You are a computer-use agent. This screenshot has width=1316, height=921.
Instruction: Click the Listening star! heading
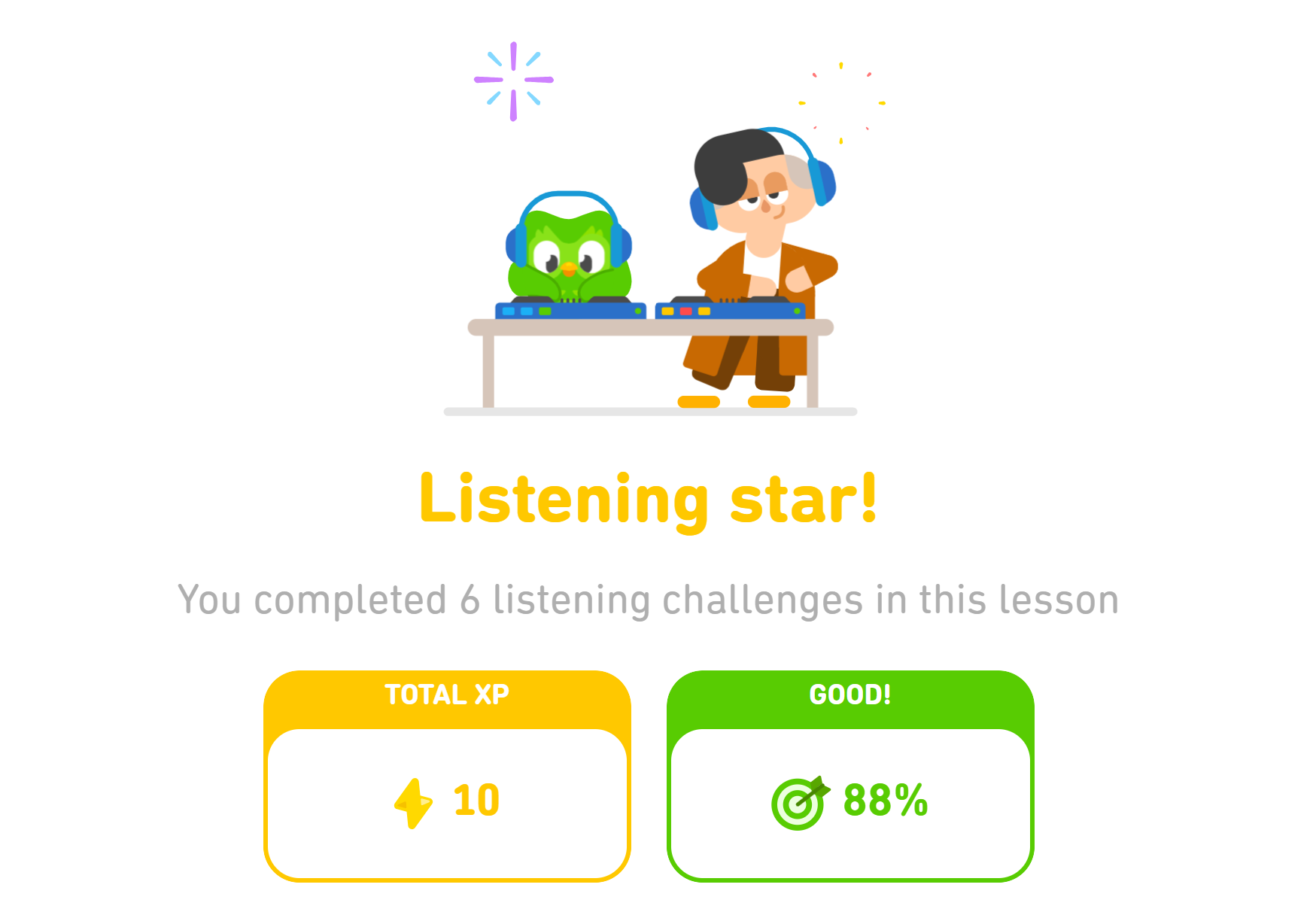tap(649, 495)
